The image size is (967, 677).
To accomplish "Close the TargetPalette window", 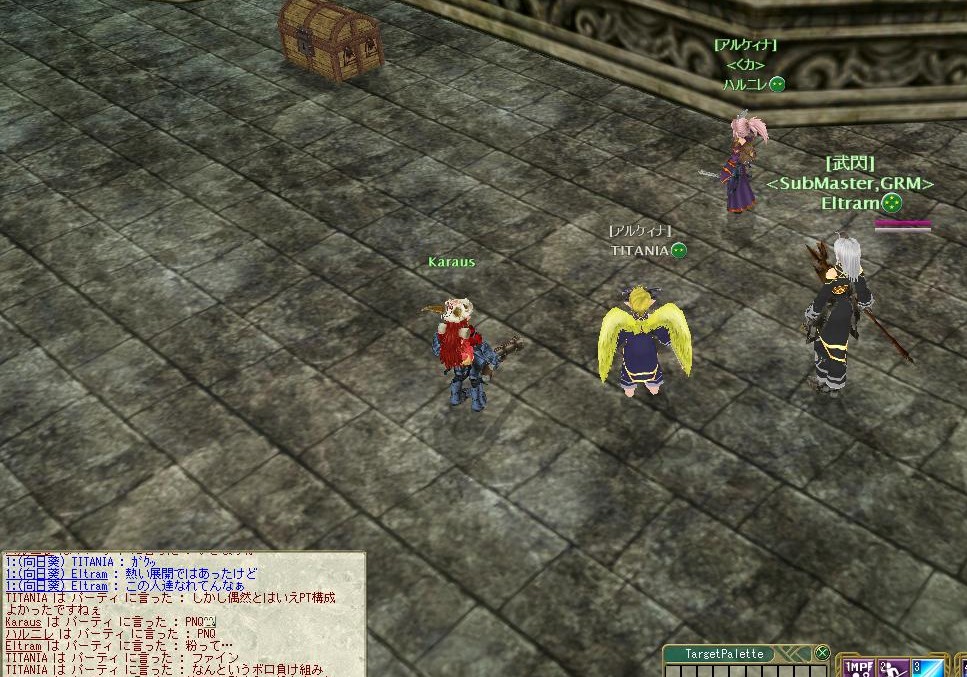I will pyautogui.click(x=822, y=653).
